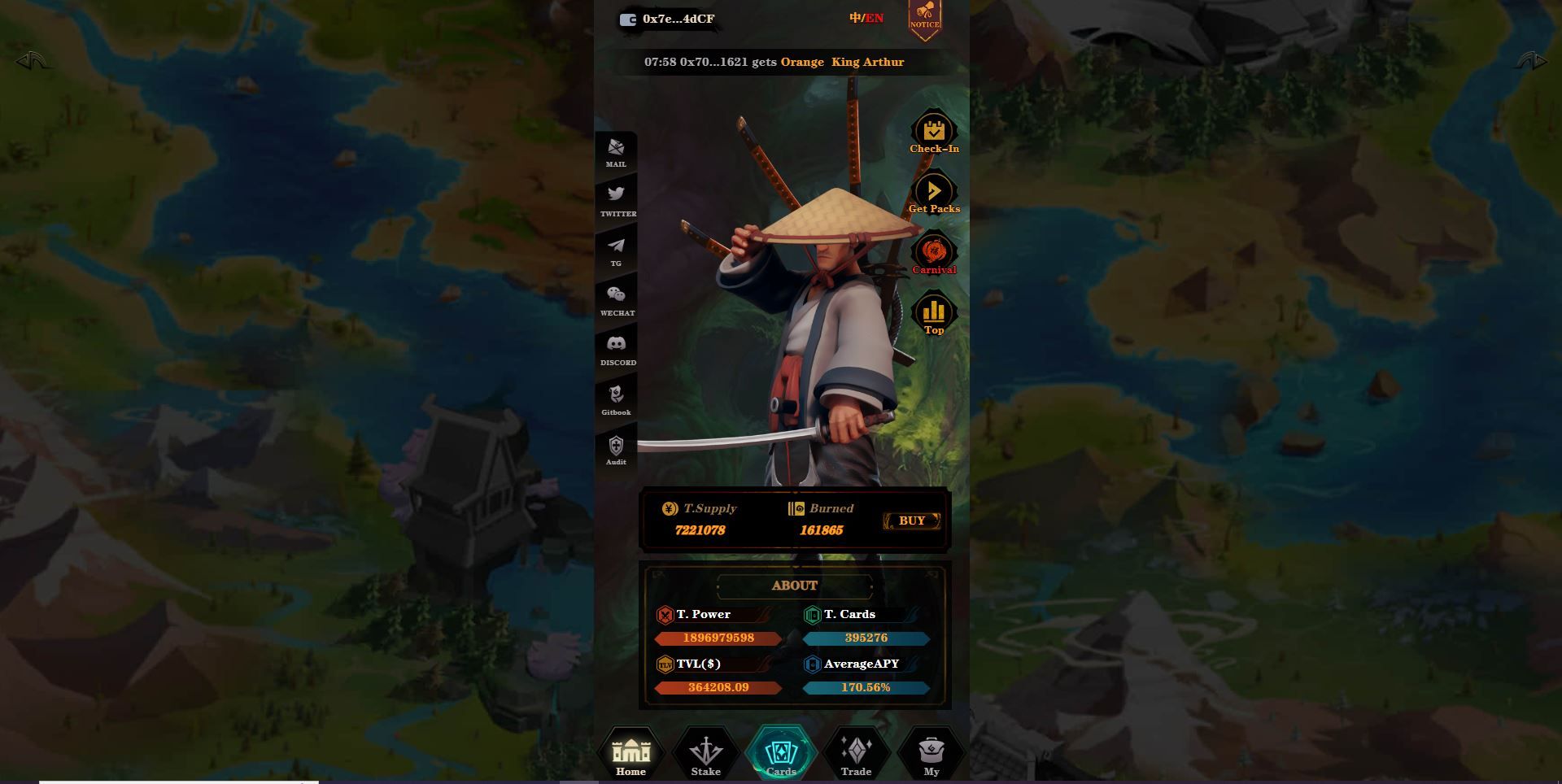Open the Gitbook documentation
The width and height of the screenshot is (1562, 784).
click(616, 399)
